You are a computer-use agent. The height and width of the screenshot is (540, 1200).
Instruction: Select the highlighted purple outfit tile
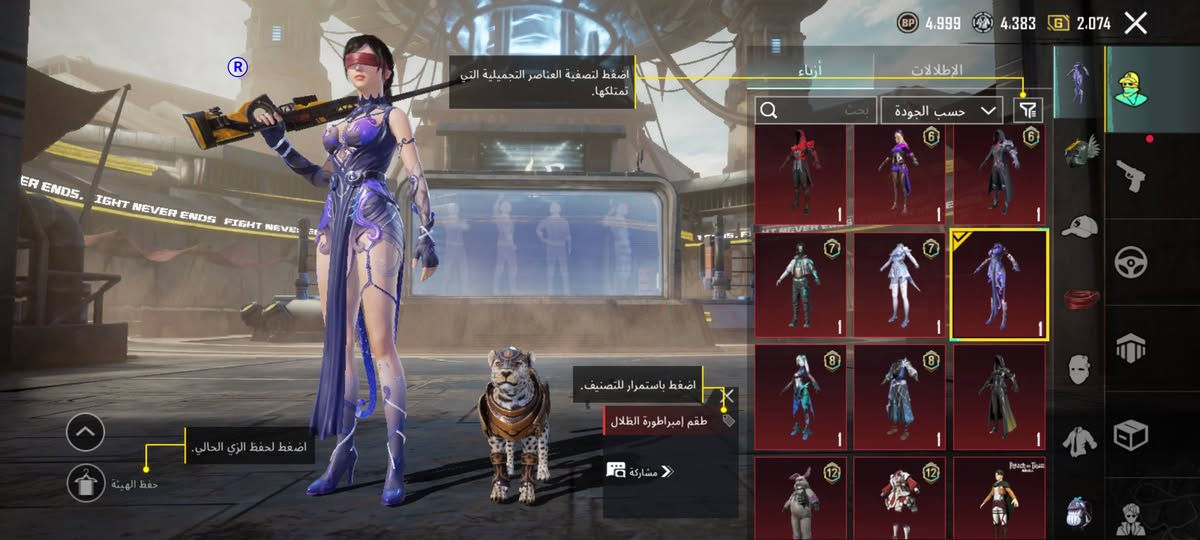(x=998, y=285)
